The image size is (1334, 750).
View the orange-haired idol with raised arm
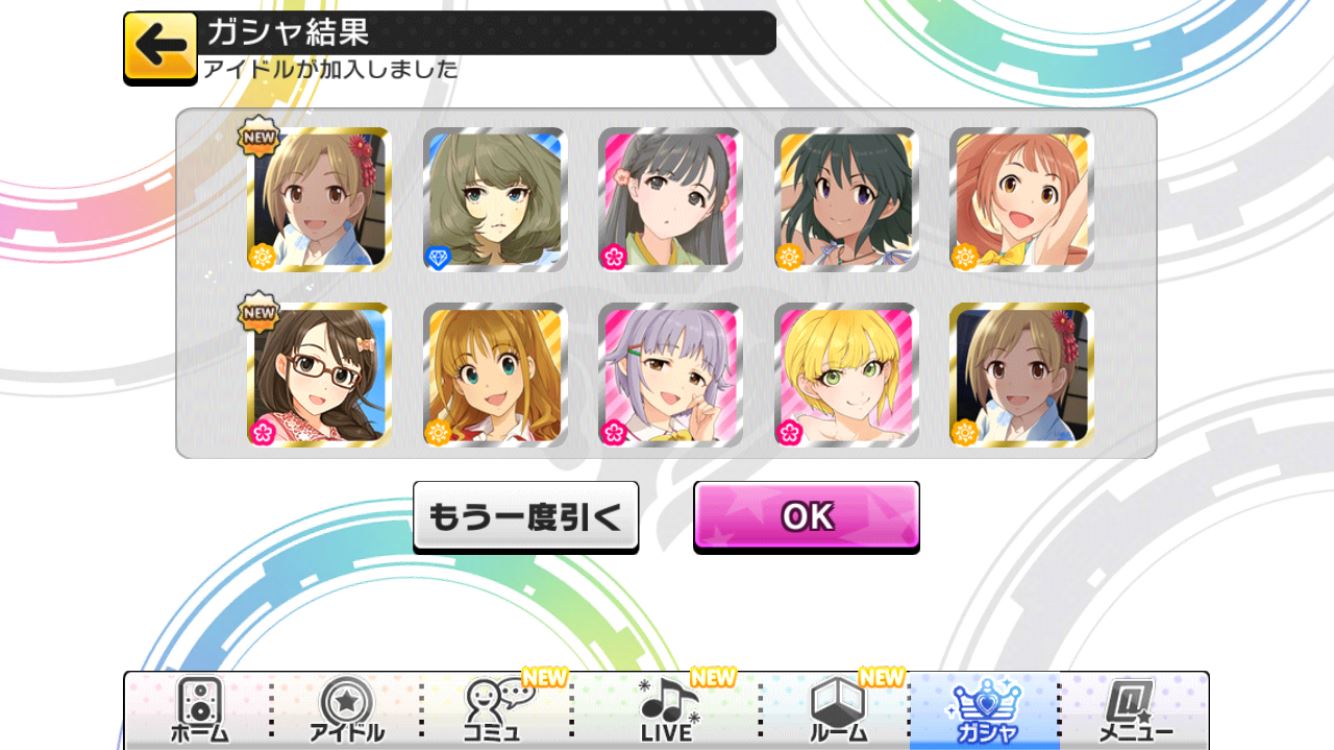[x=1021, y=200]
